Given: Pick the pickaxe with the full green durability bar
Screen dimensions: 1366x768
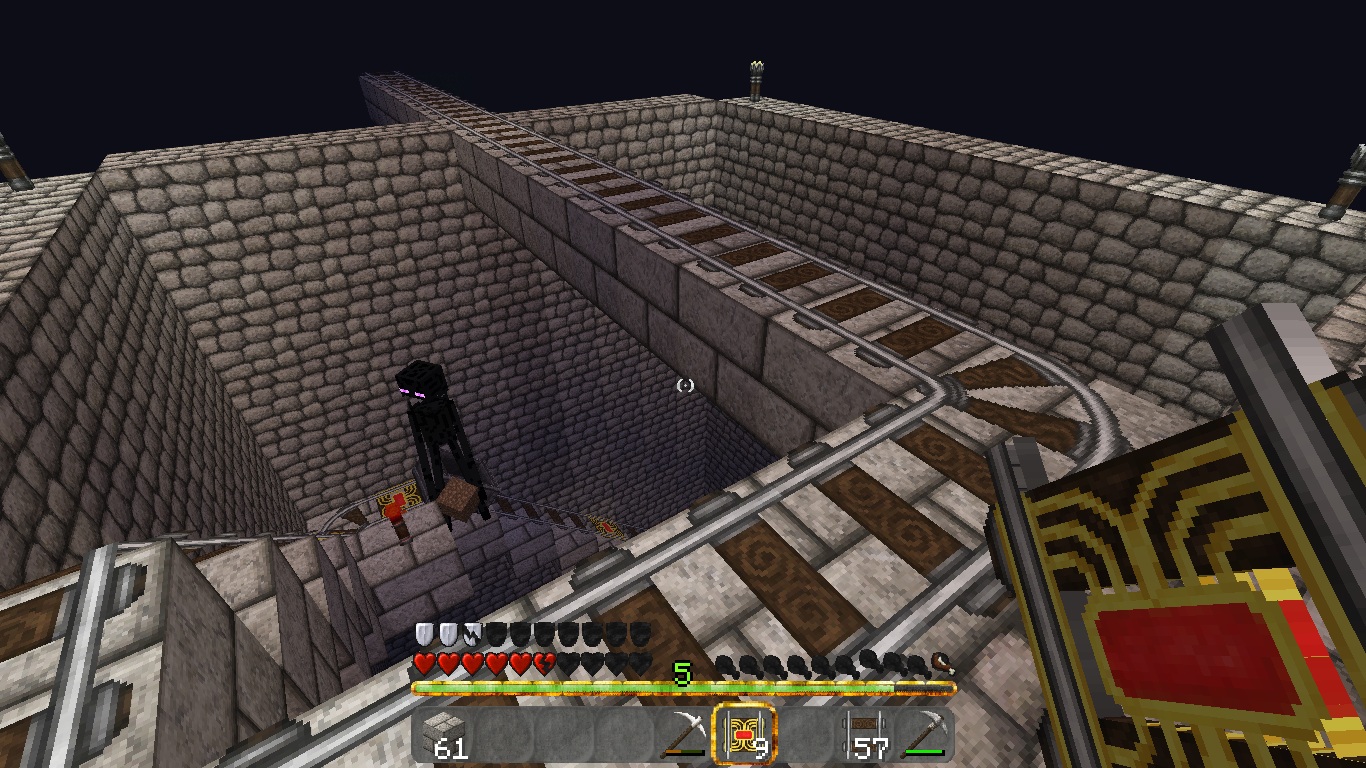Looking at the screenshot, I should [x=923, y=735].
